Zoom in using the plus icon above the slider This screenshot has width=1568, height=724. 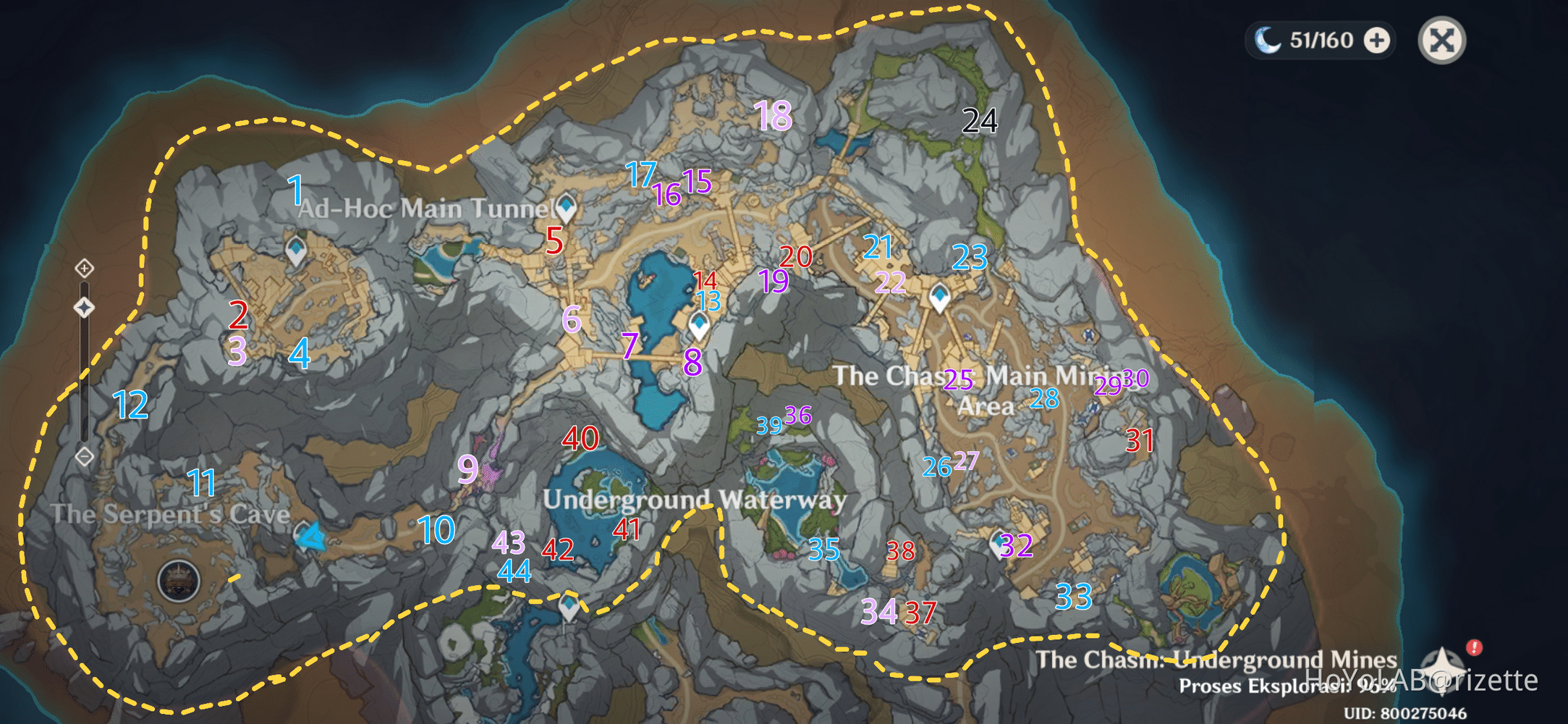tap(85, 268)
